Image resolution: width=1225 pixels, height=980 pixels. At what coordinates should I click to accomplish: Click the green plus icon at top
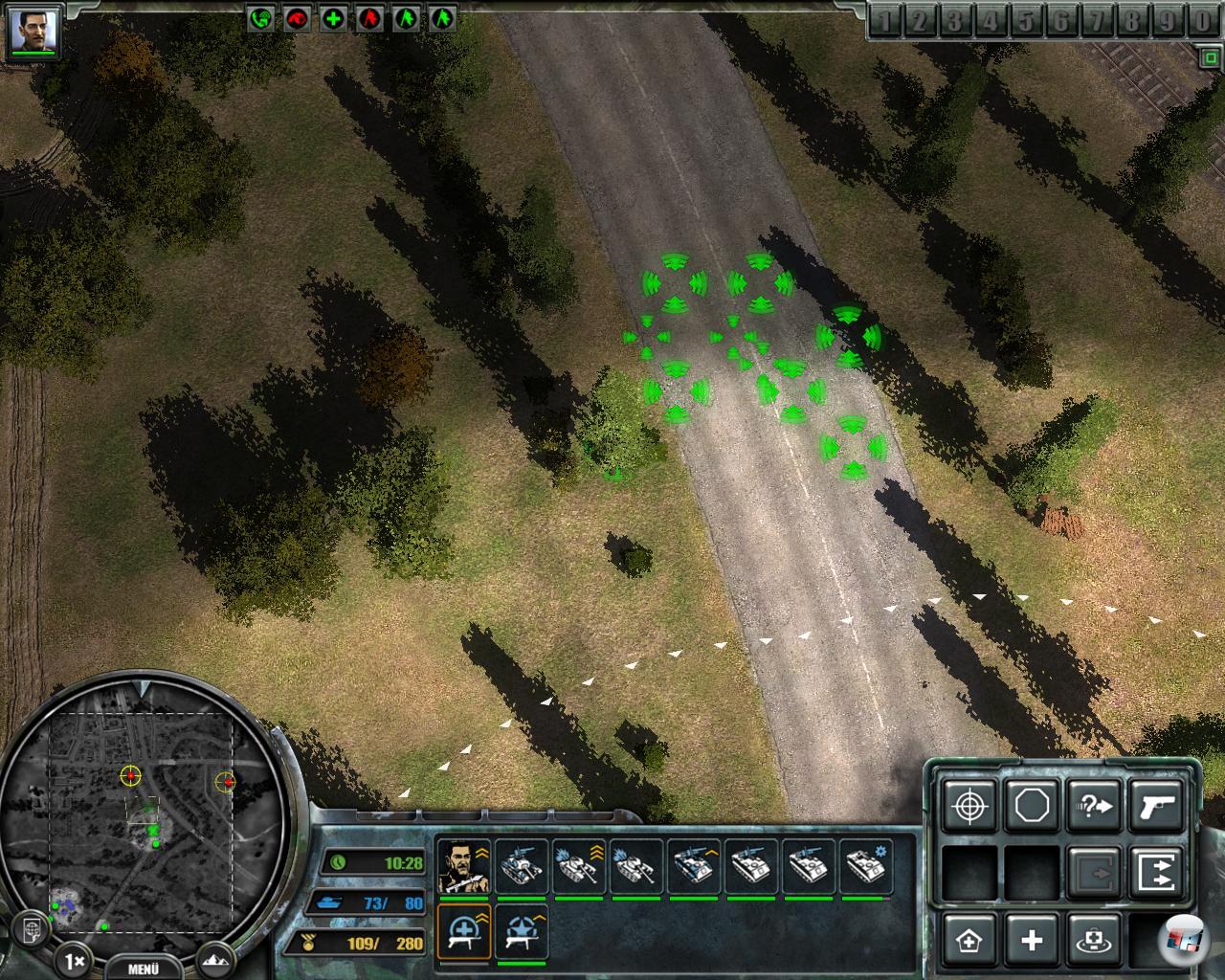[x=333, y=18]
